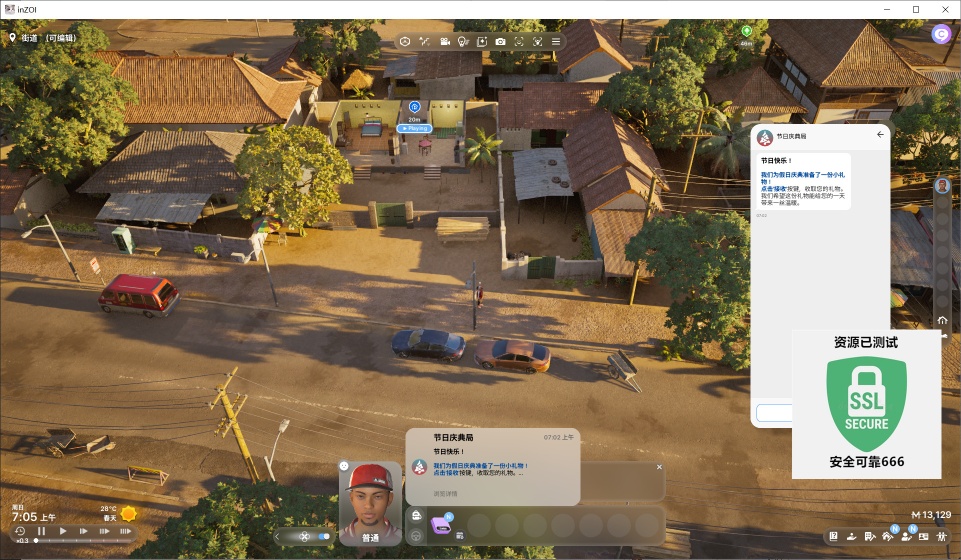The width and height of the screenshot is (961, 560).
Task: Click the camera screenshot icon
Action: (500, 41)
